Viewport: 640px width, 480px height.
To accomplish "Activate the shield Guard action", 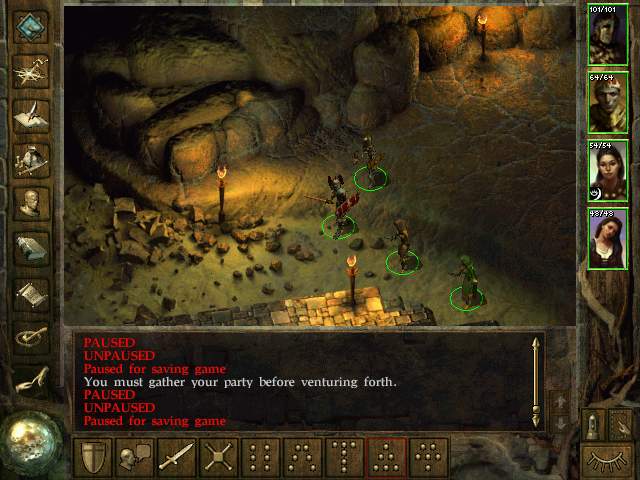I will pos(93,456).
